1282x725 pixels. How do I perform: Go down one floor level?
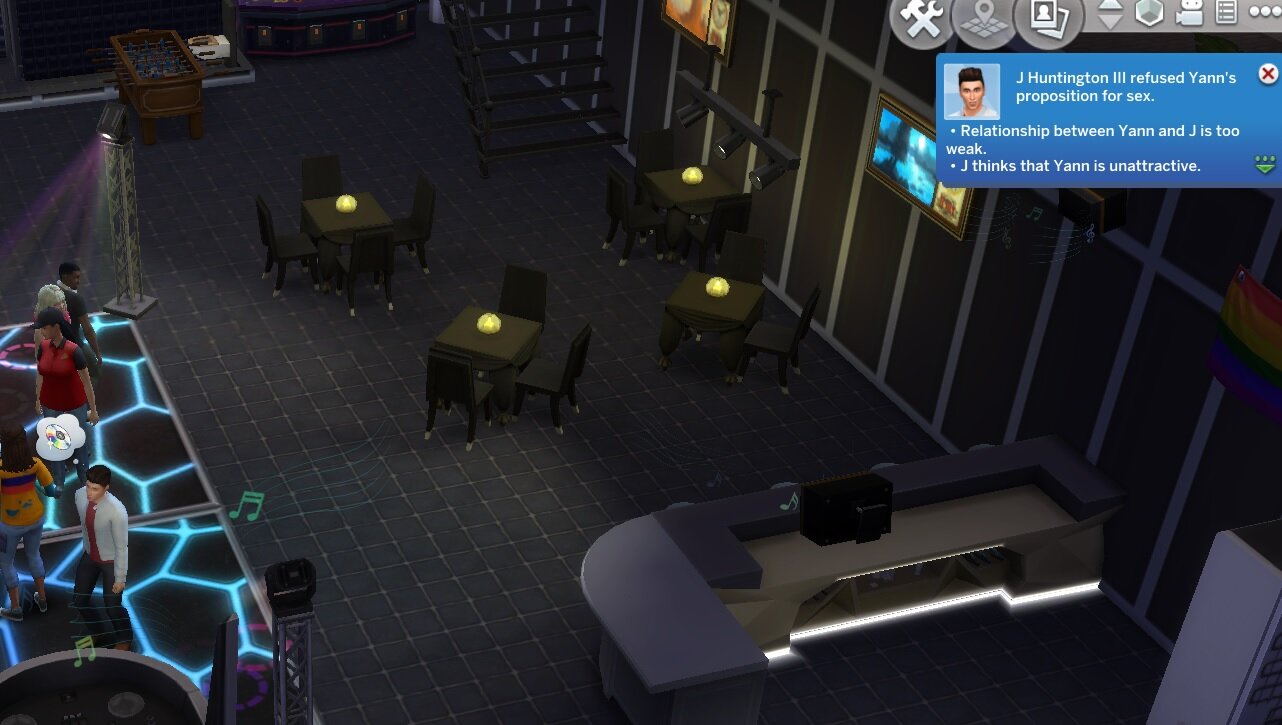pos(1111,22)
